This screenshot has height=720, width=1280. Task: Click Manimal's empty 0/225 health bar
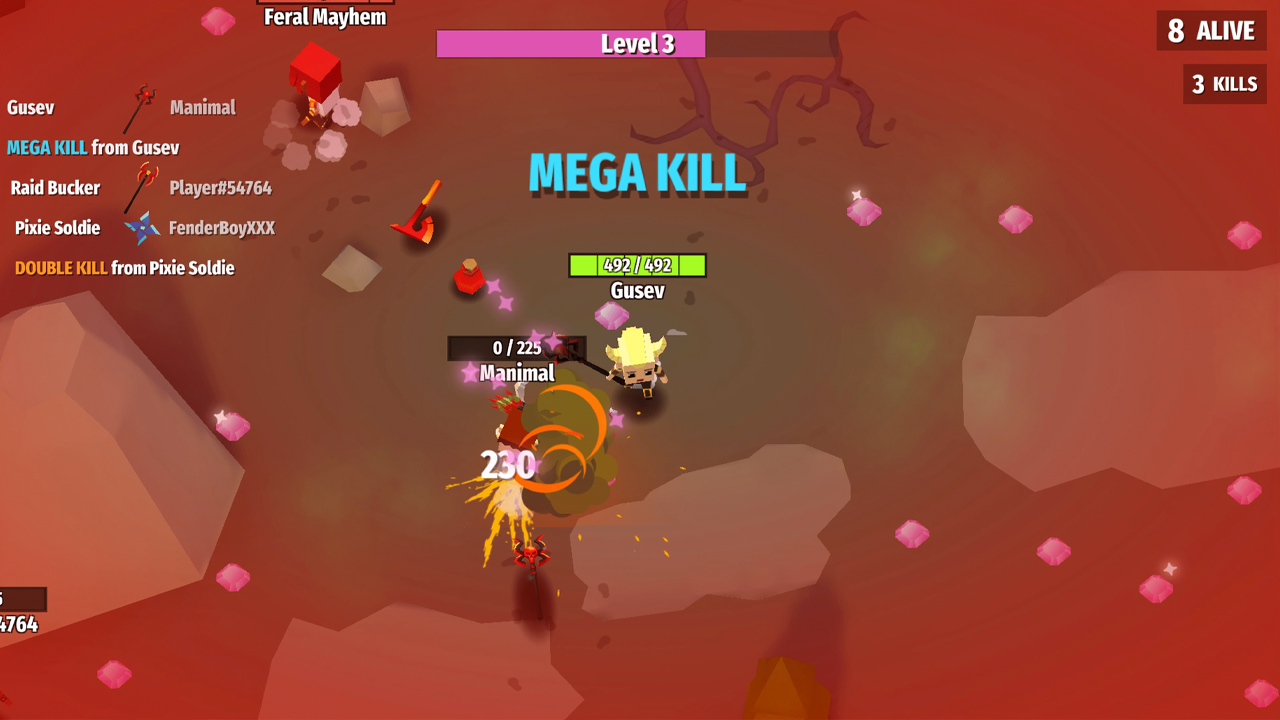pyautogui.click(x=517, y=348)
